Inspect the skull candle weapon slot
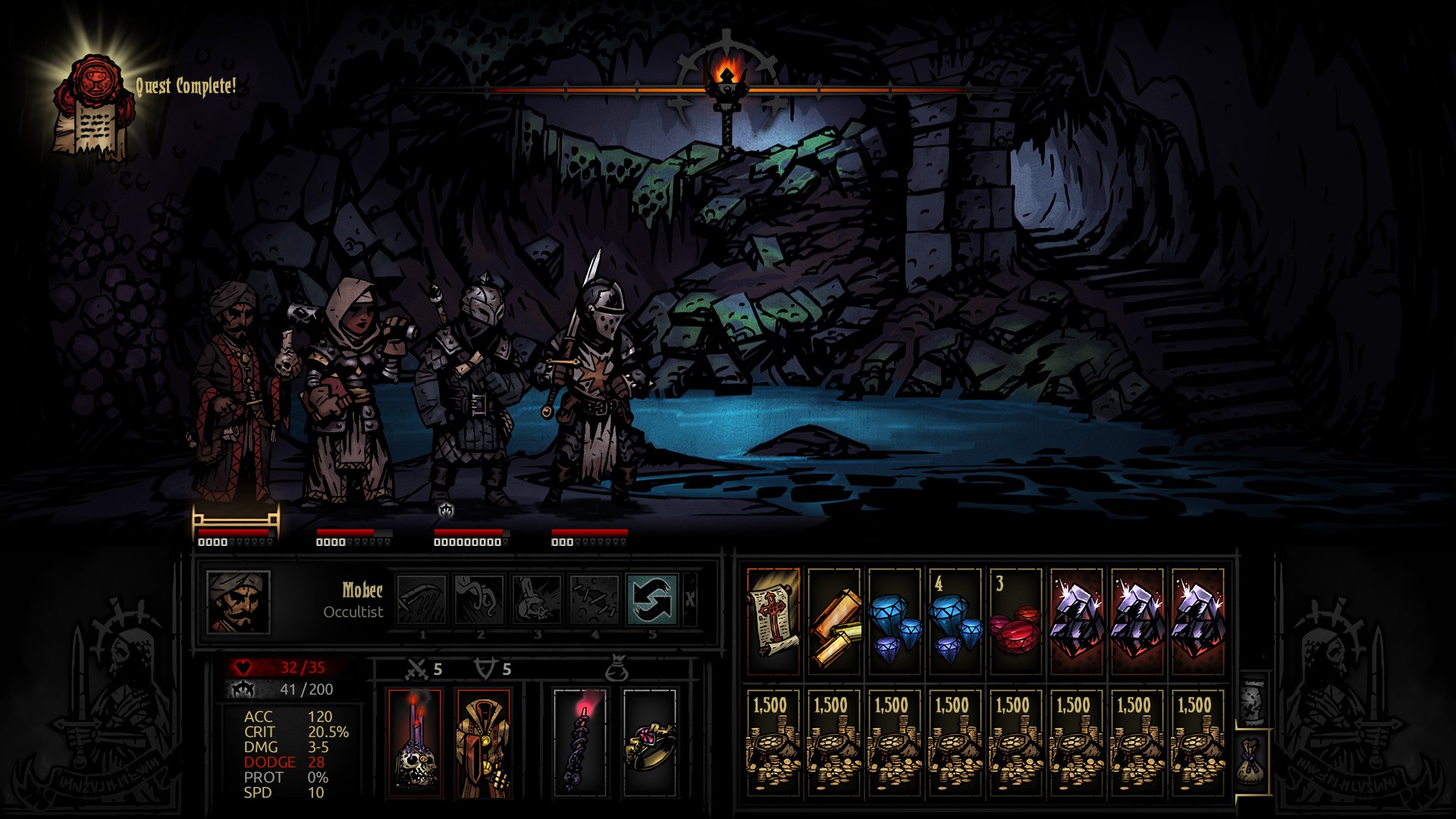The image size is (1456, 819). click(x=415, y=743)
